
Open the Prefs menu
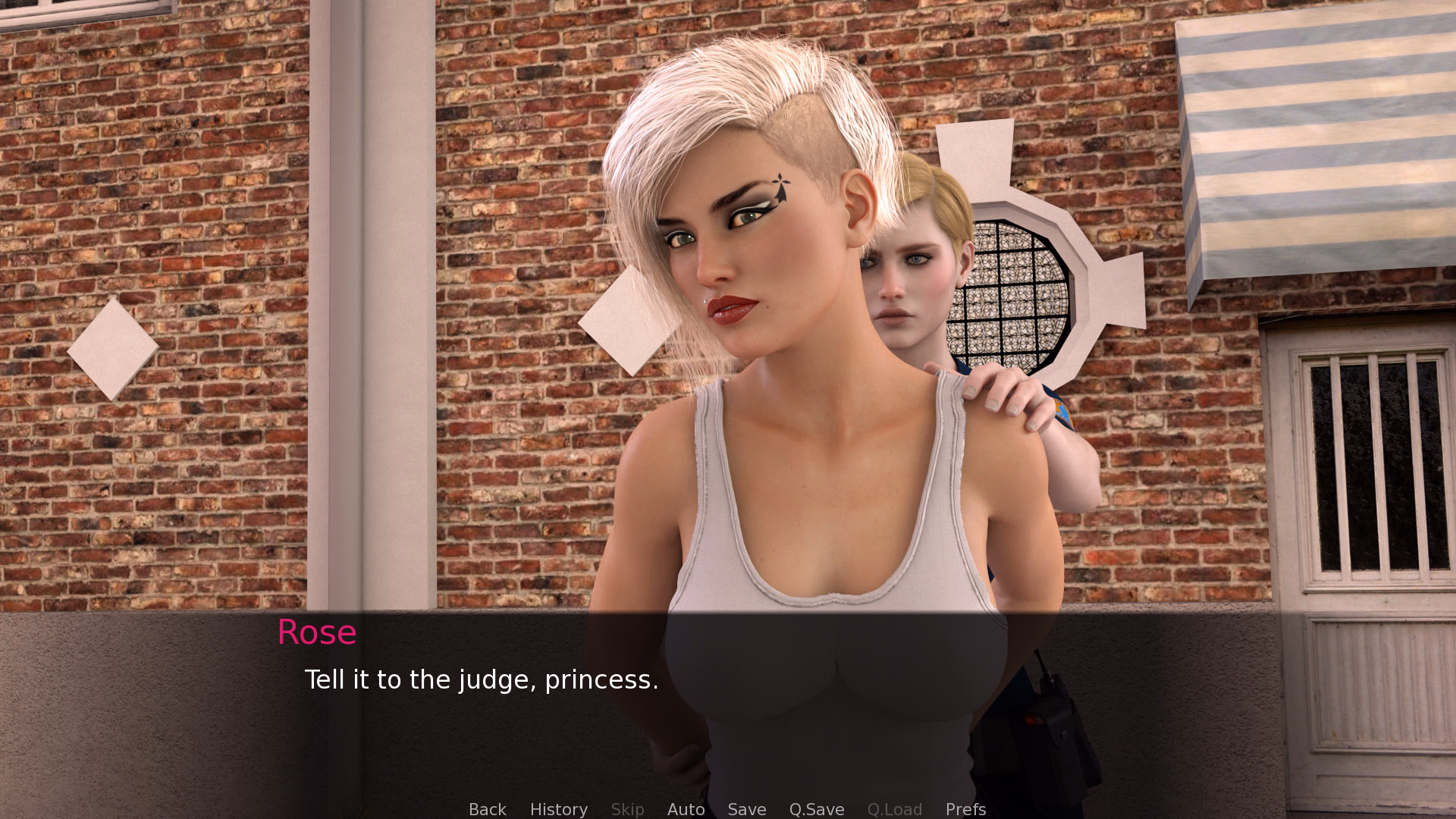tap(965, 809)
